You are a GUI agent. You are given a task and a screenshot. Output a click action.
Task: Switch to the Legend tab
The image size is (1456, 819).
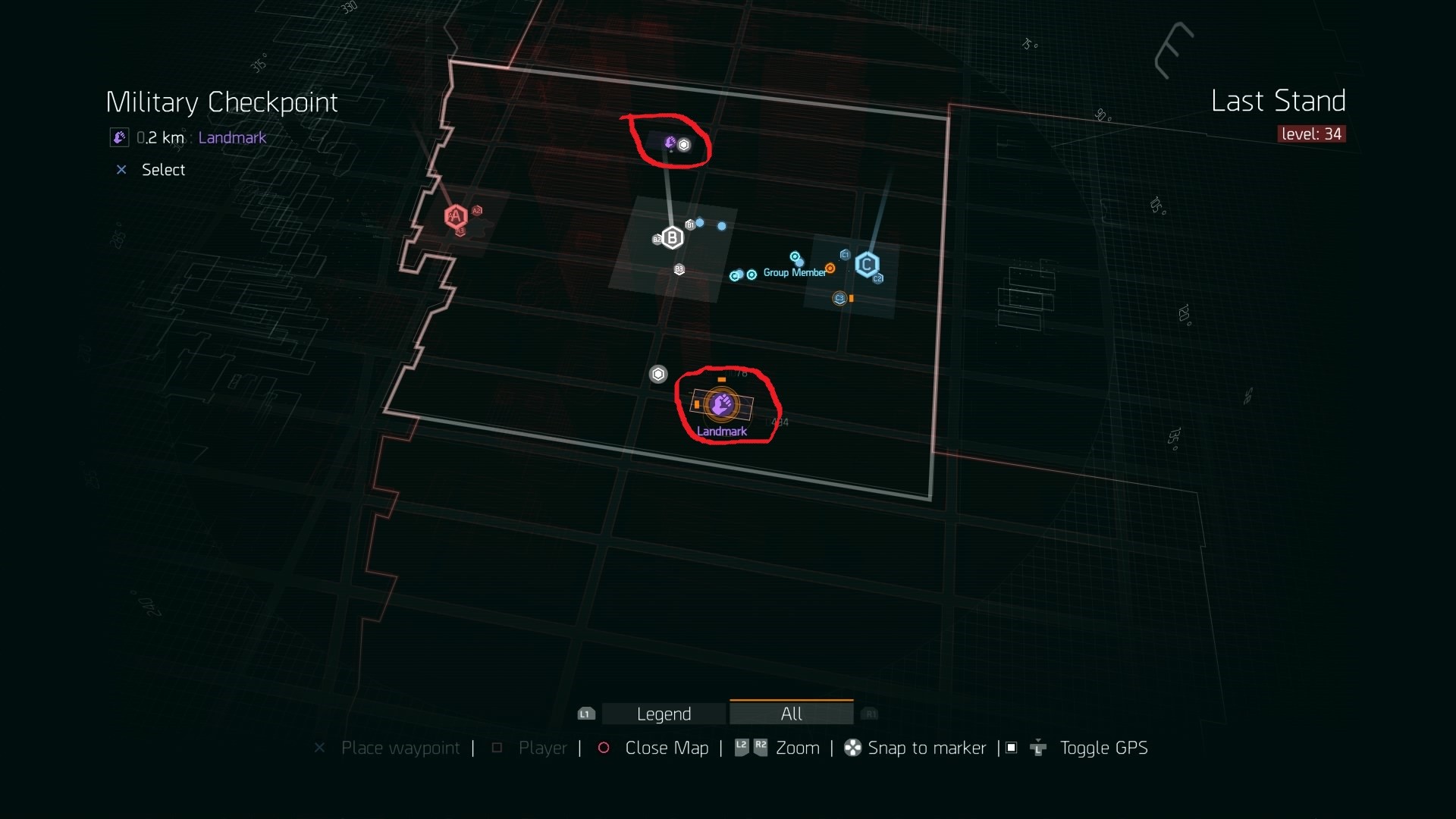(x=664, y=714)
